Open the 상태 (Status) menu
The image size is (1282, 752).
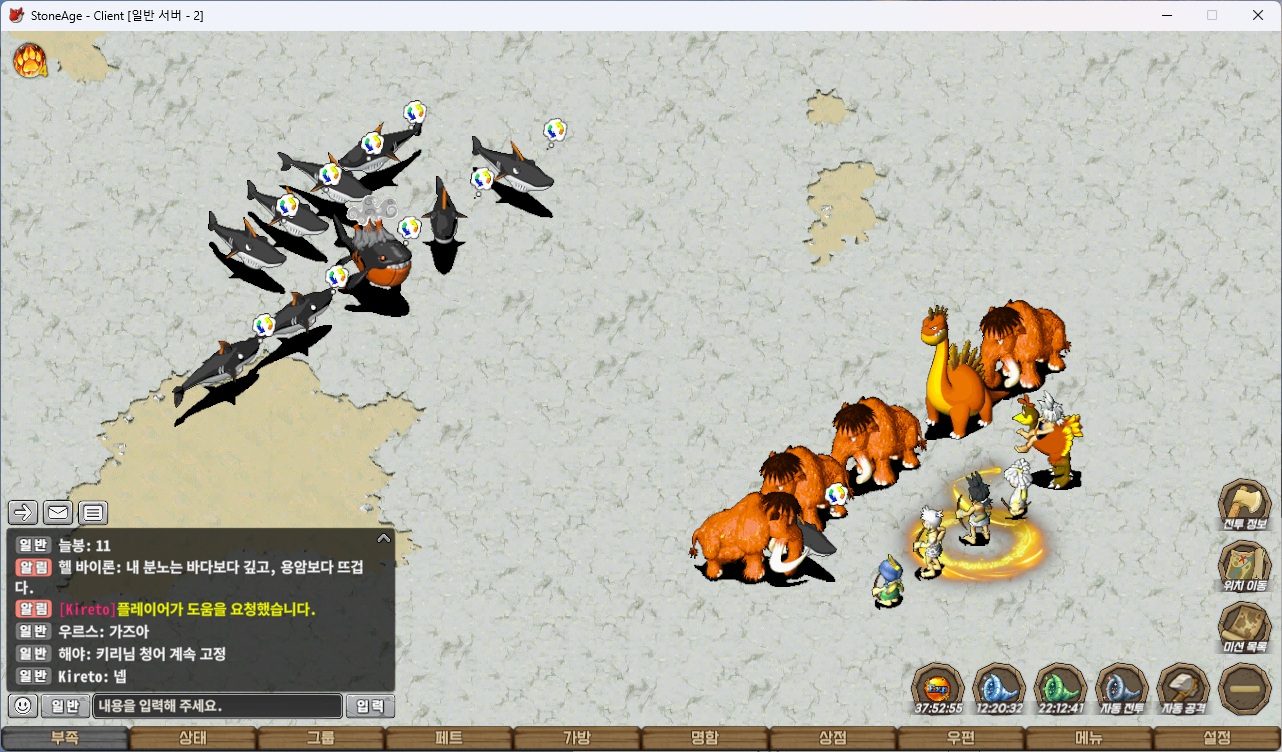point(193,739)
